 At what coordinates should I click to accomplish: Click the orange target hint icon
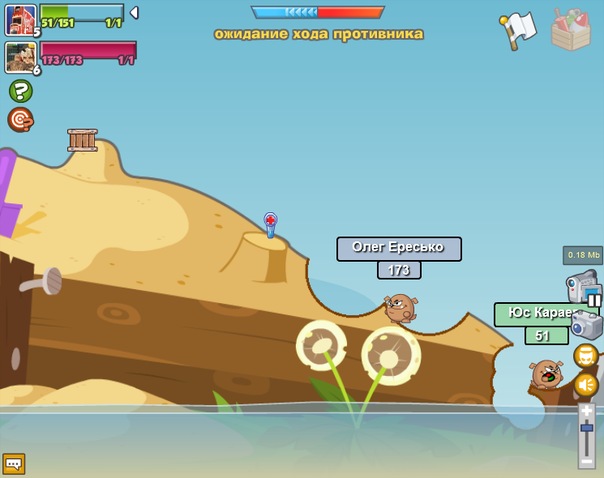20,120
